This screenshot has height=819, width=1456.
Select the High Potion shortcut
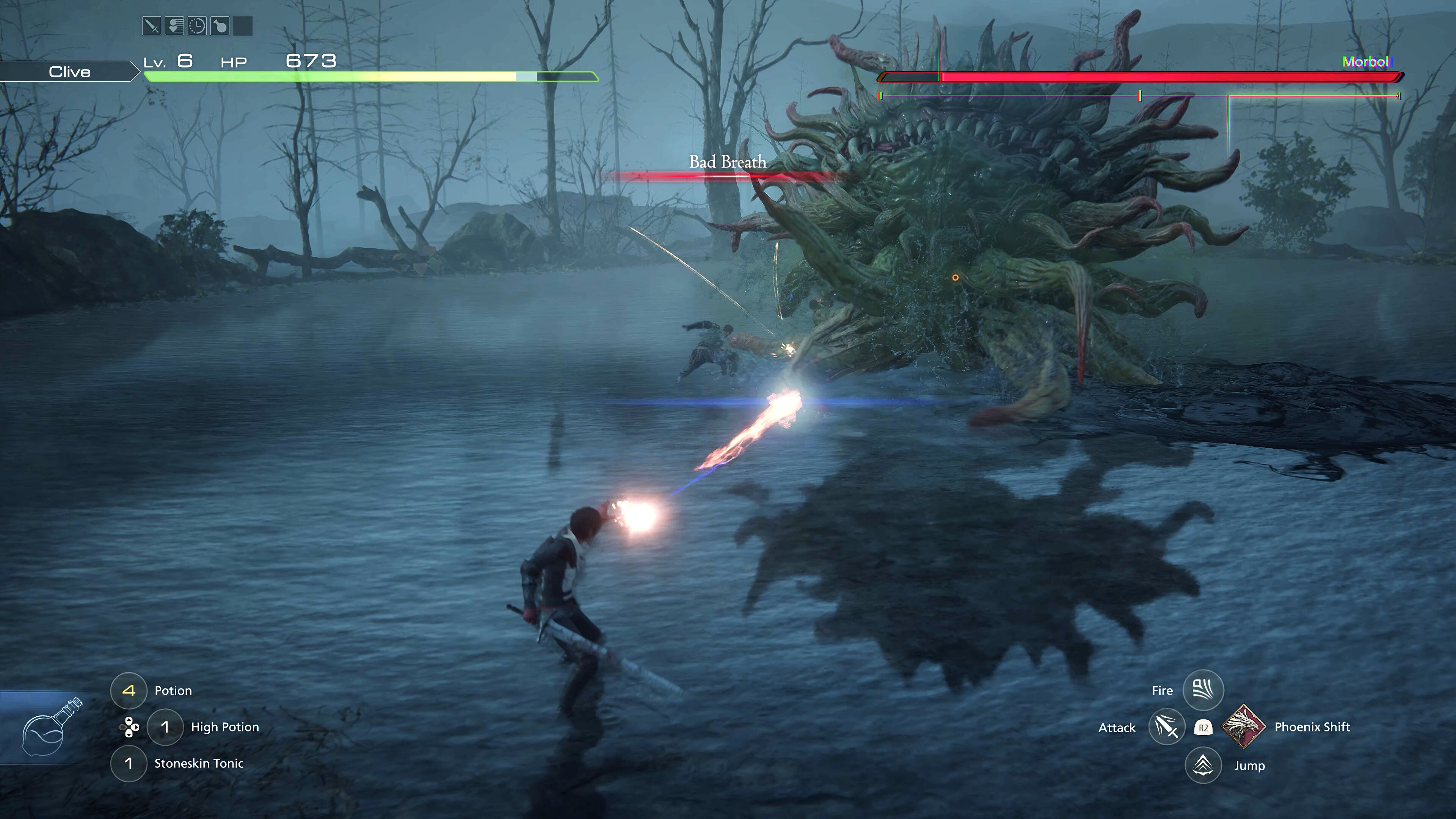[x=165, y=727]
